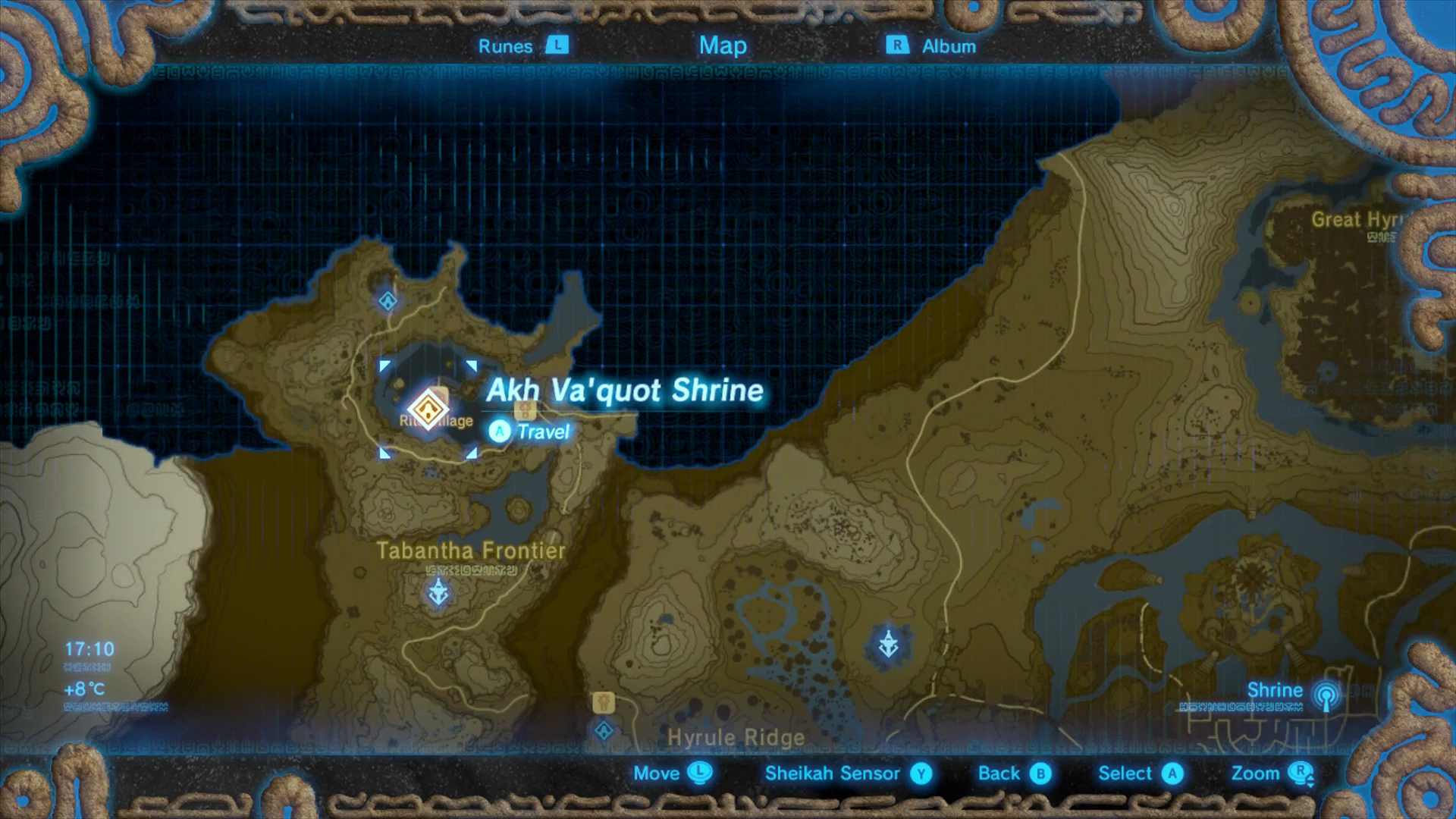Switch to the Album screen

pos(947,45)
